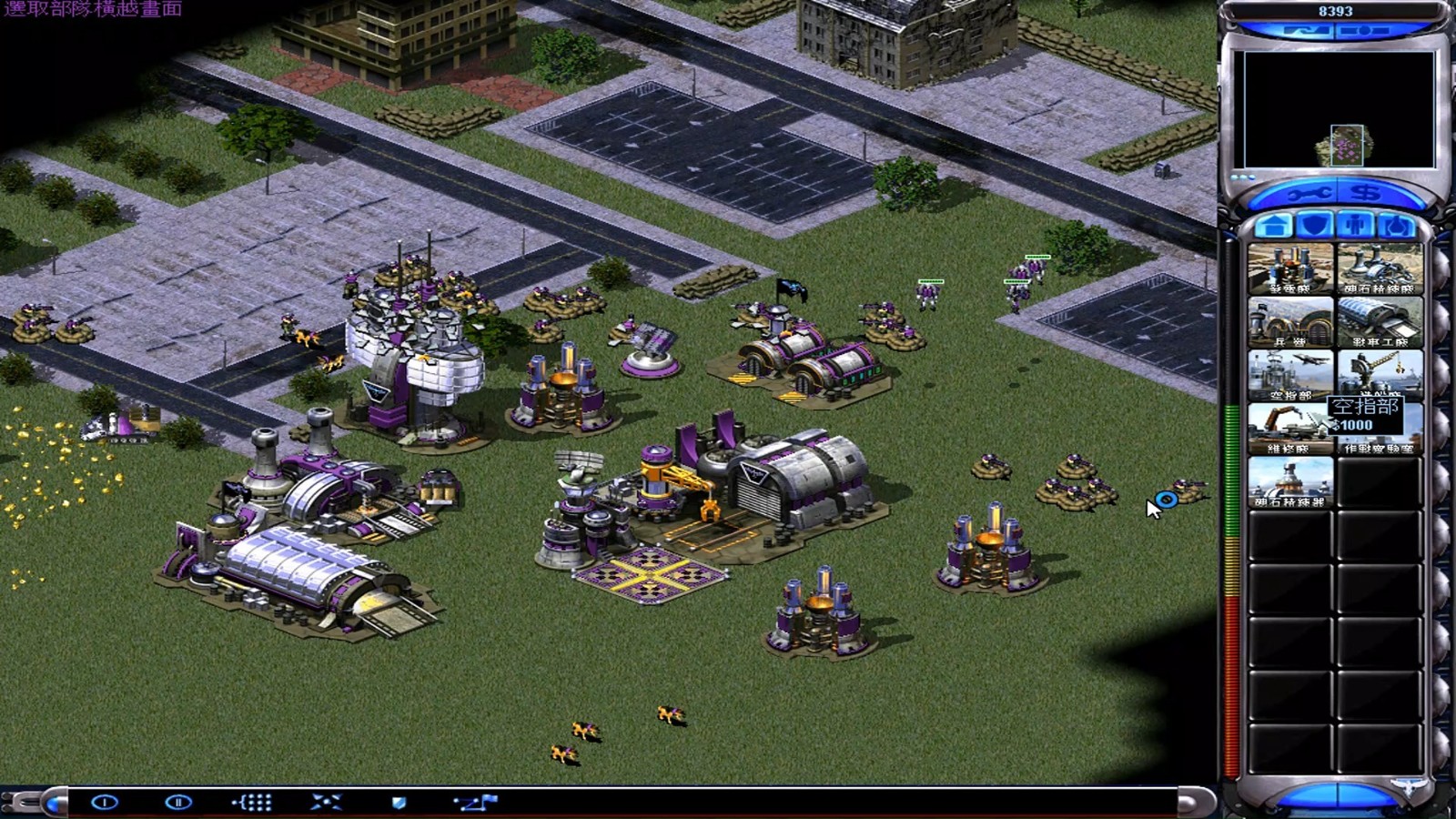Toggle the waypoint flag planning mode
Screen dimensions: 1456x819
476,802
